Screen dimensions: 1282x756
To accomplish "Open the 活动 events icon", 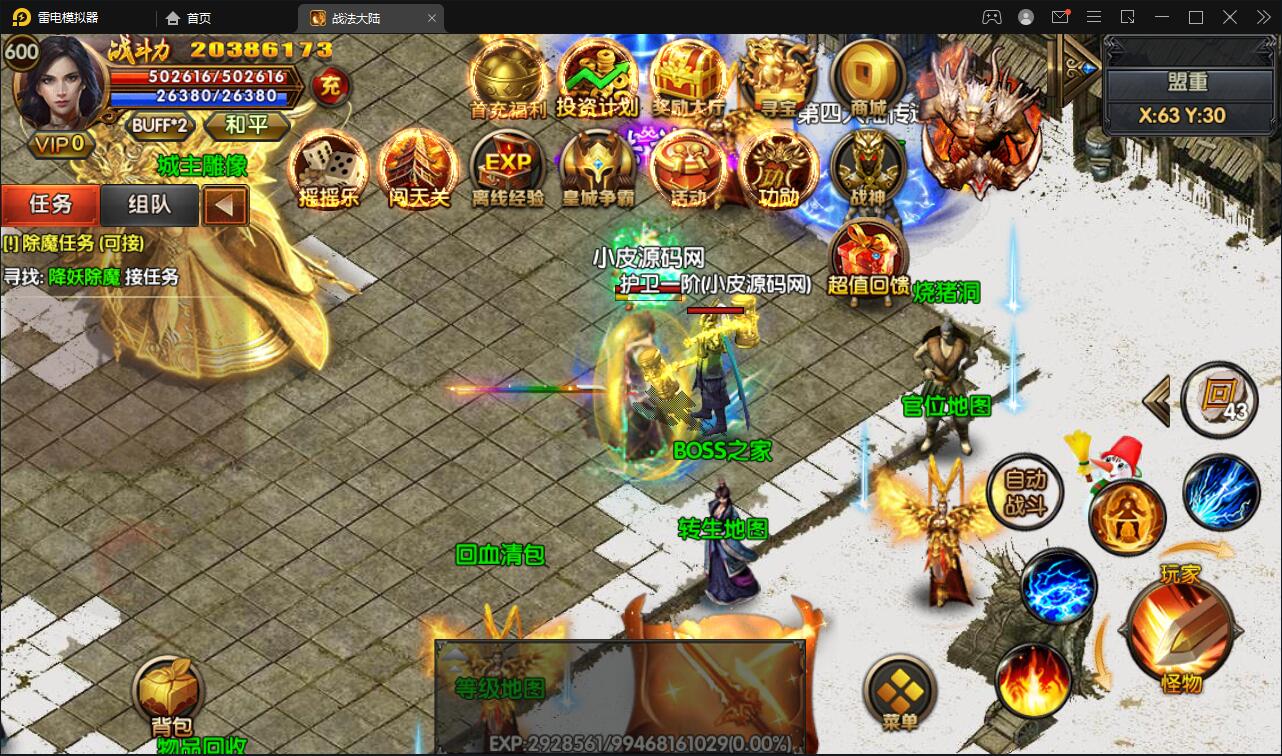I will [x=688, y=168].
